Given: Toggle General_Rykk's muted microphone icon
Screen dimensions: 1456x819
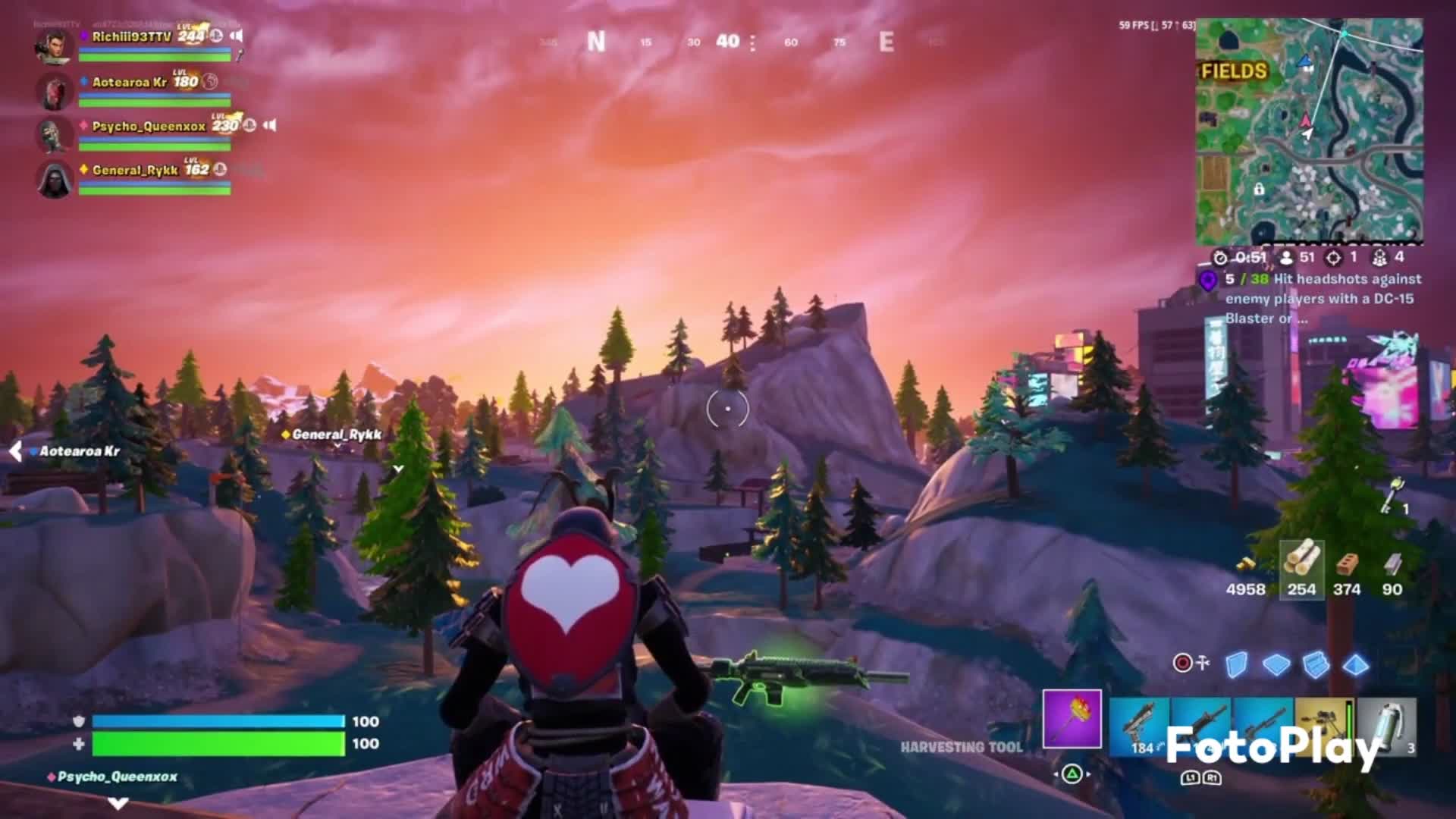Looking at the screenshot, I should 220,170.
